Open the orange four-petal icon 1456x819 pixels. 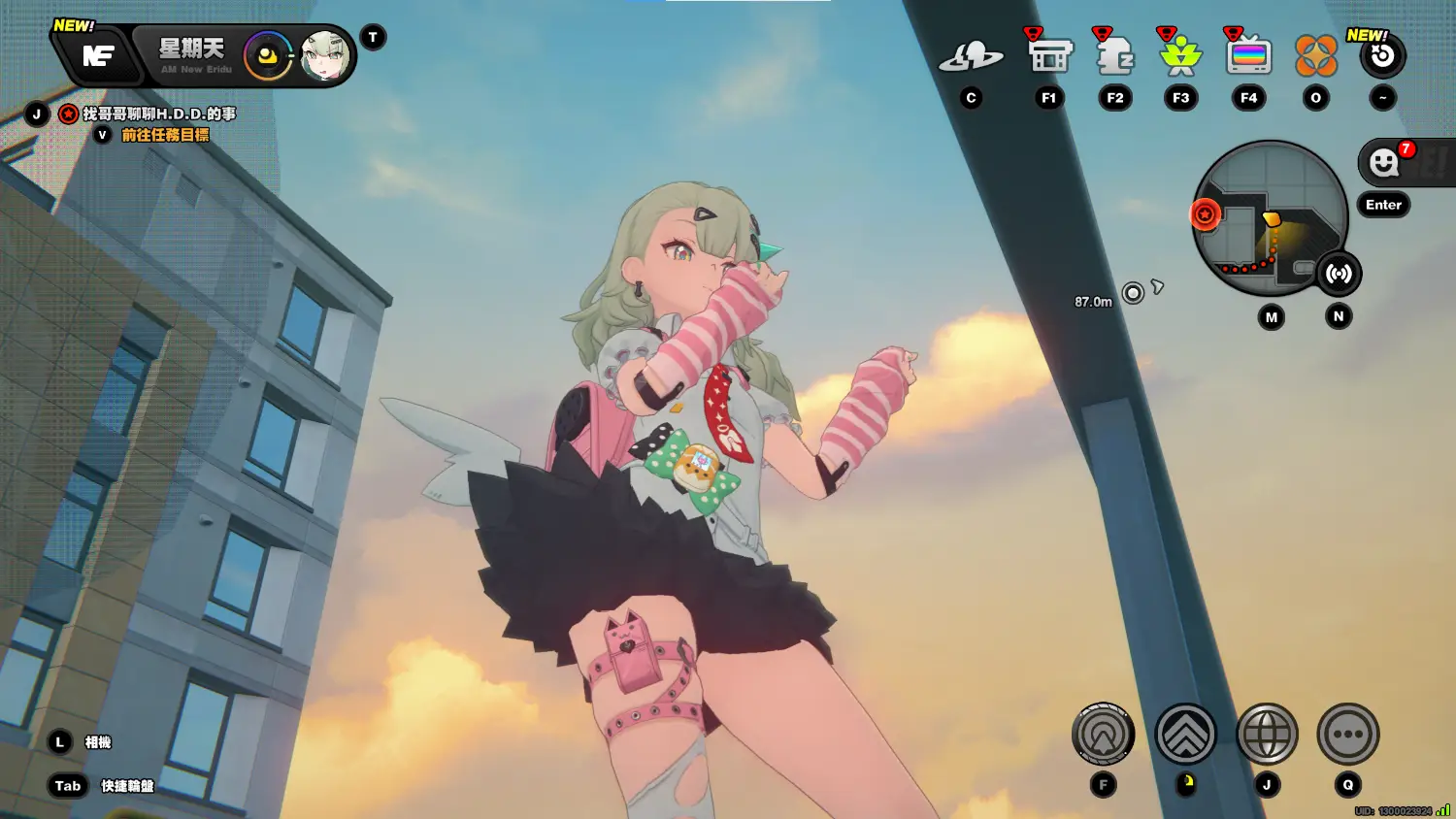coord(1316,56)
